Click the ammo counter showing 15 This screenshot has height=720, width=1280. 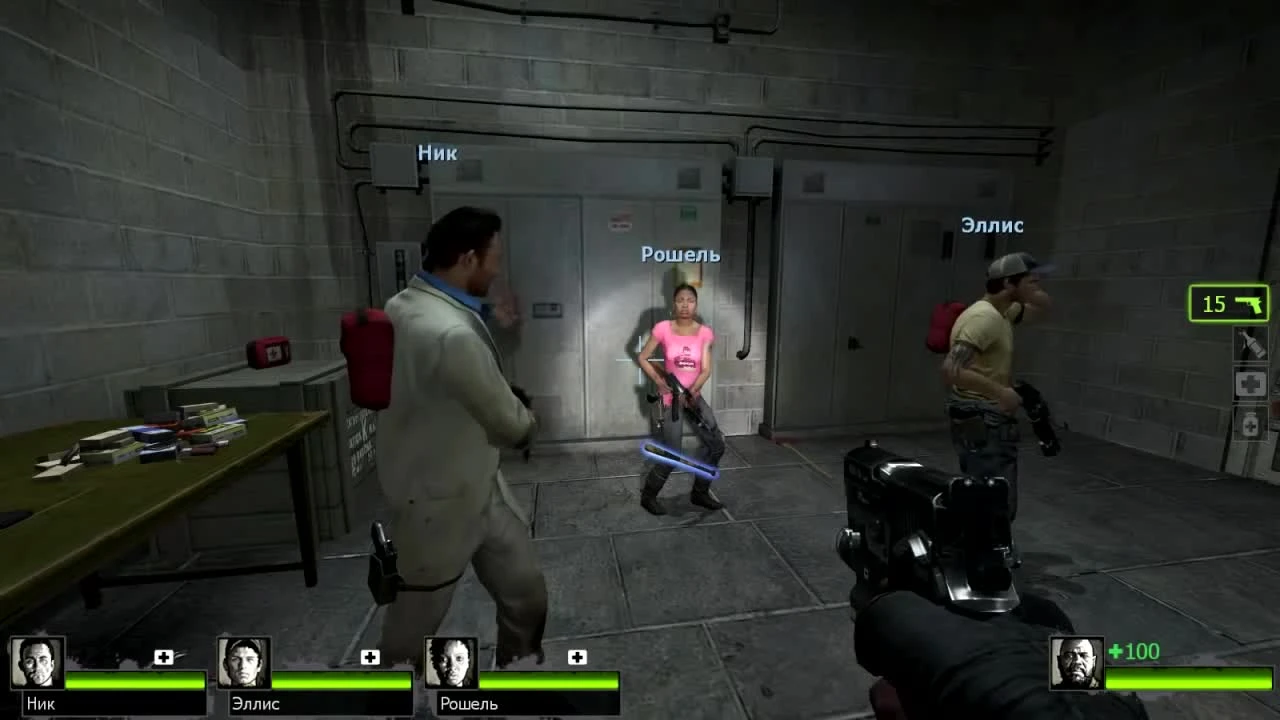[1215, 304]
